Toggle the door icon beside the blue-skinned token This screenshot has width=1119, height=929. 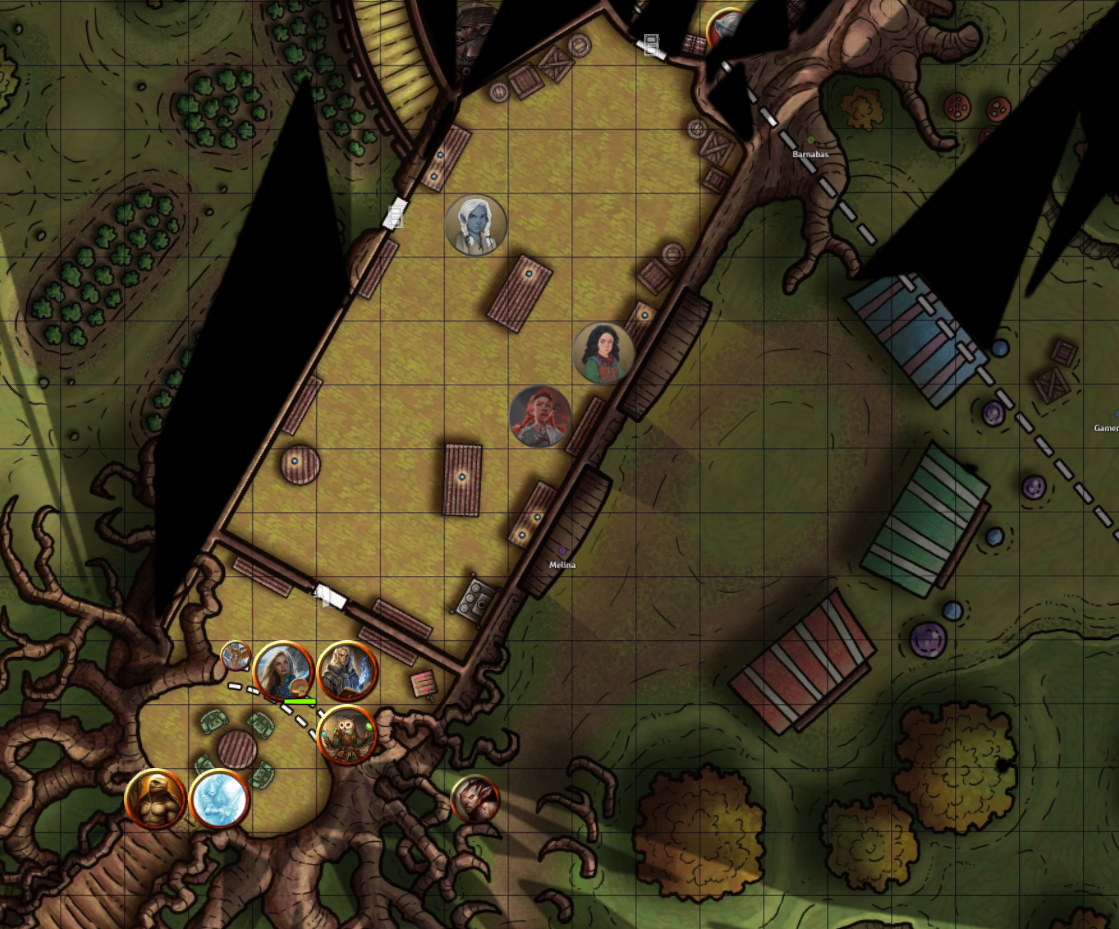point(396,212)
